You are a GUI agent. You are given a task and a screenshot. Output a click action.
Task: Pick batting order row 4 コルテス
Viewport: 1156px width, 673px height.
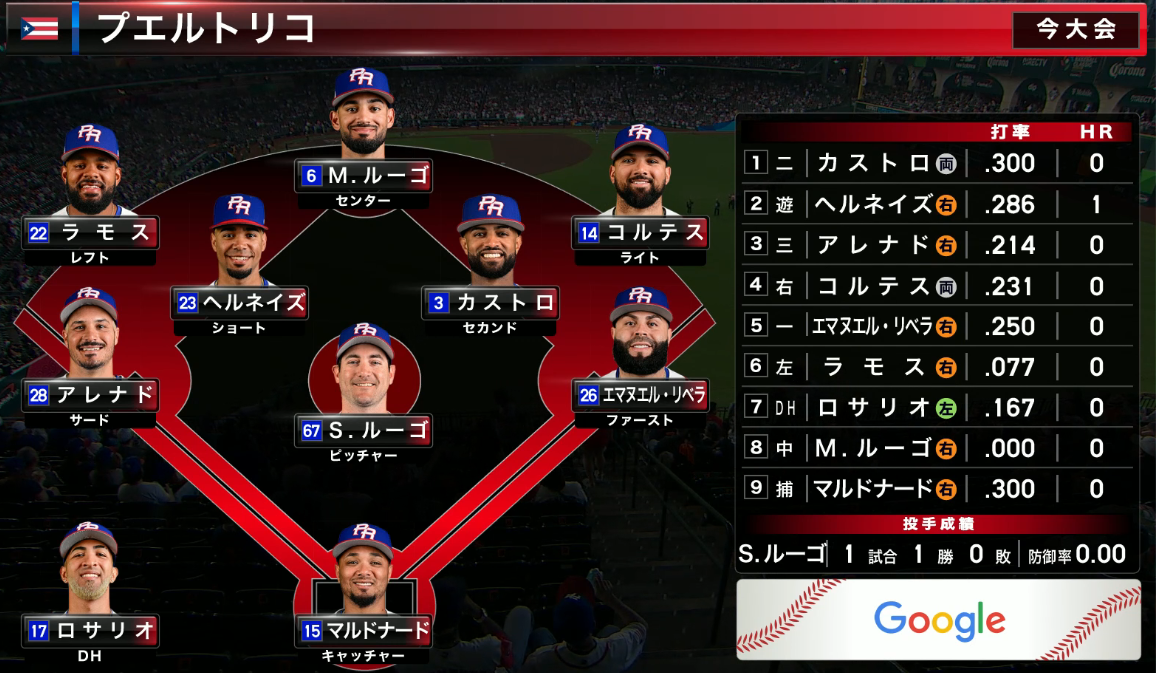click(x=937, y=286)
